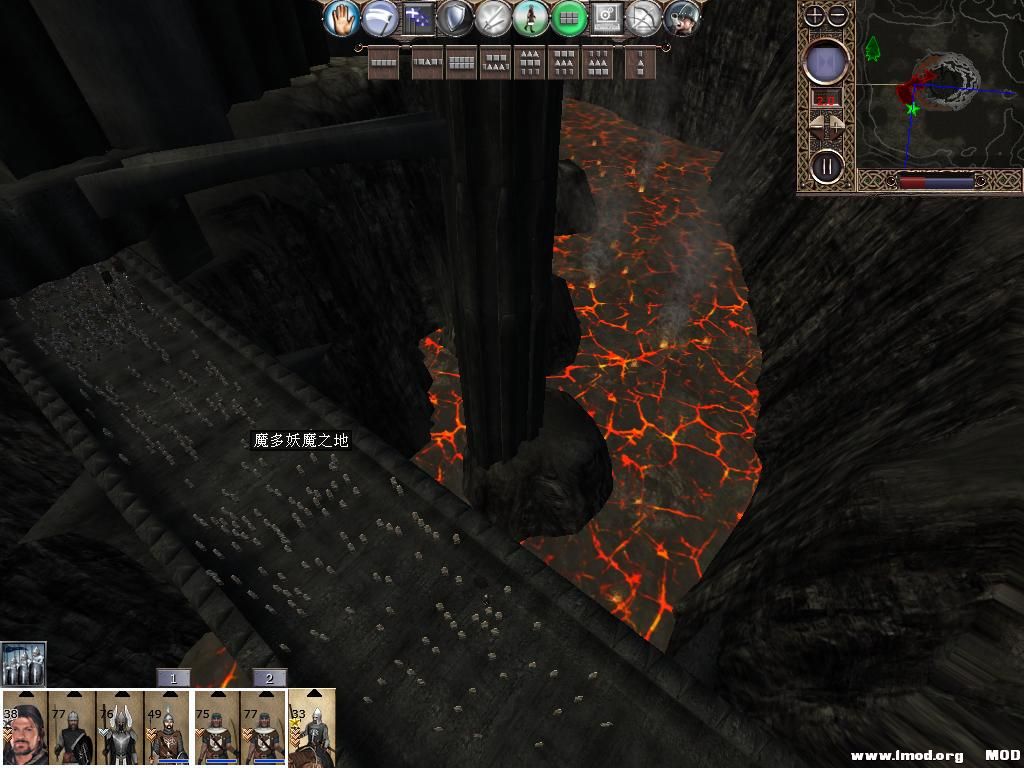This screenshot has width=1024, height=768.
Task: Toggle the crossed swords melee icon
Action: [x=494, y=18]
